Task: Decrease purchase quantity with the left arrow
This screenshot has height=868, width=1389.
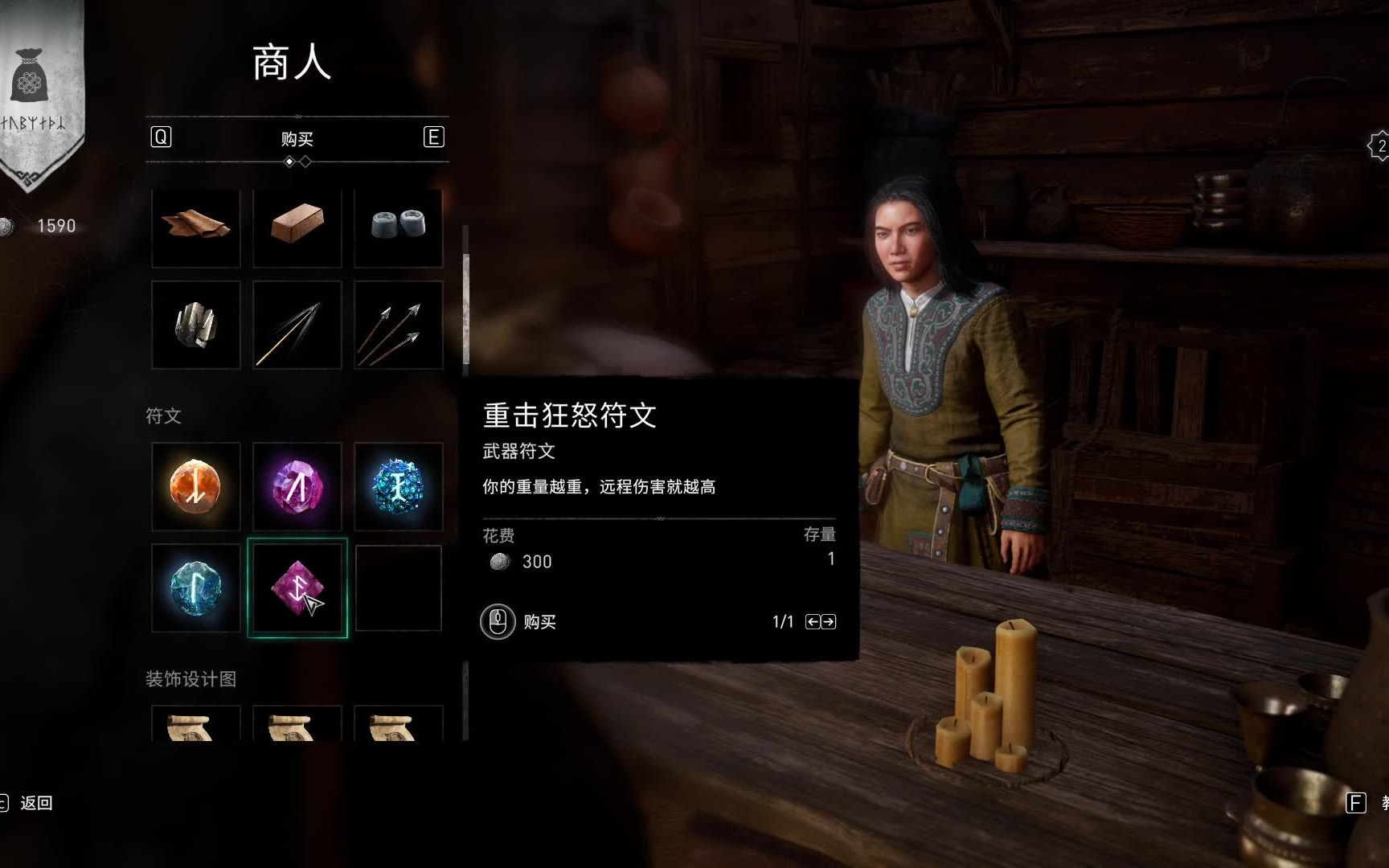Action: point(813,622)
